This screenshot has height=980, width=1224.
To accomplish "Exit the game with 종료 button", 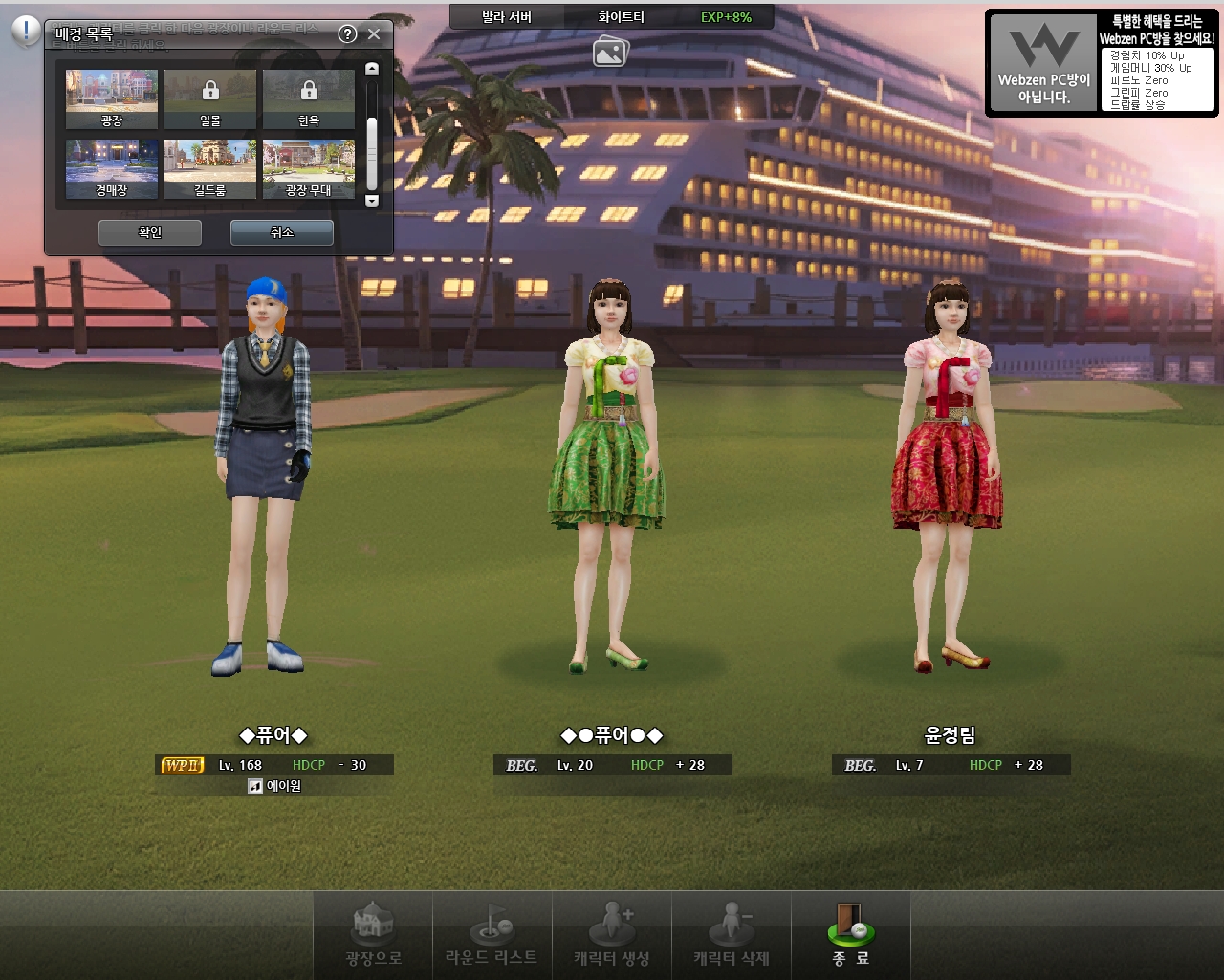I will (x=851, y=935).
